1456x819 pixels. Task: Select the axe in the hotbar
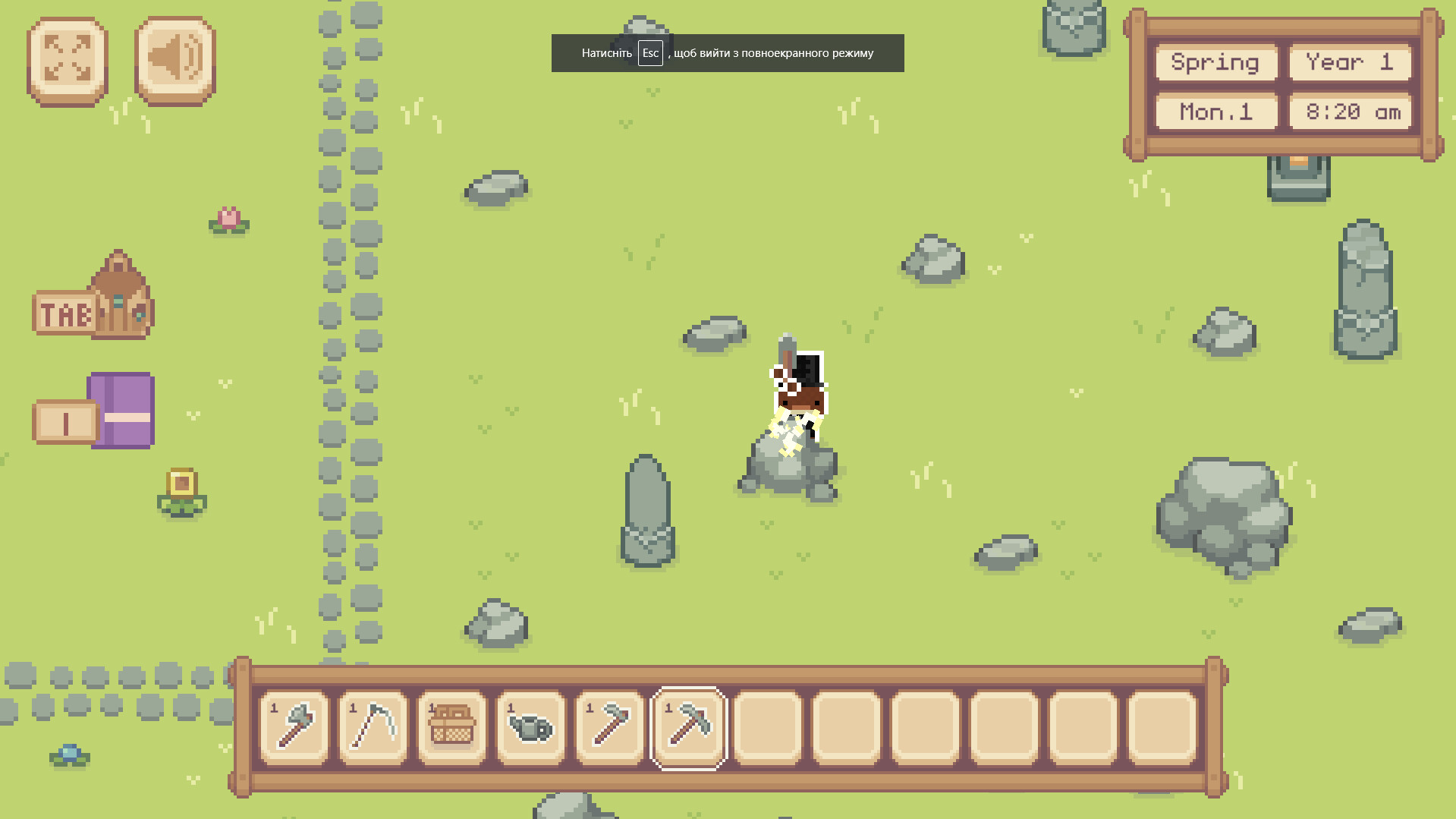(293, 726)
